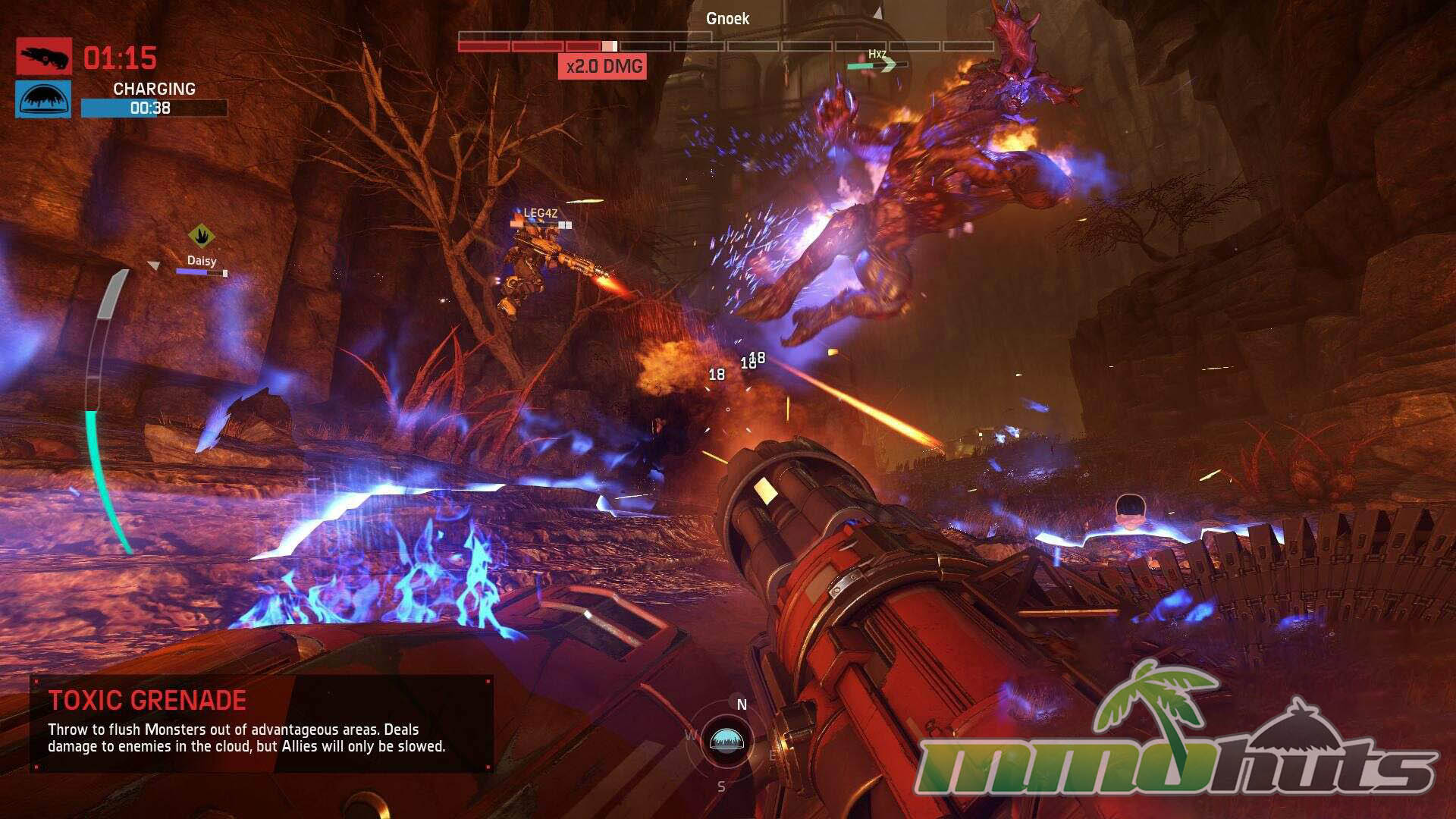
Task: Select the red weapon icon beside the timer
Action: coord(44,56)
